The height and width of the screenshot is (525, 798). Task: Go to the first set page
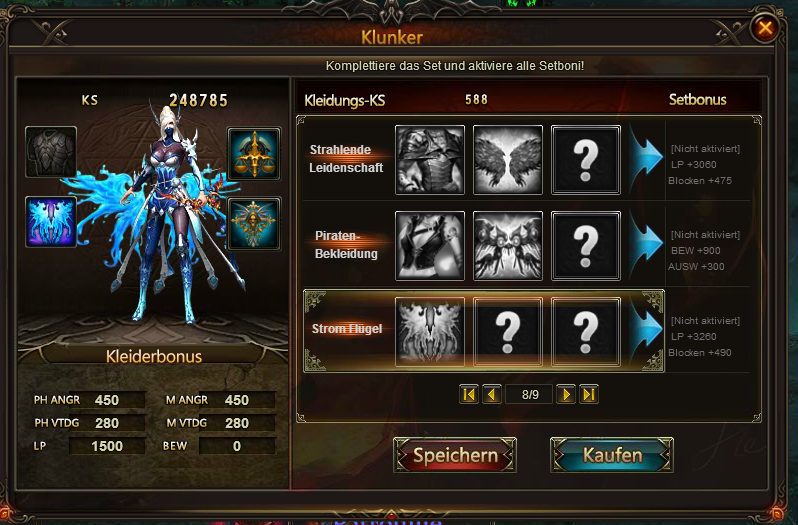point(469,394)
